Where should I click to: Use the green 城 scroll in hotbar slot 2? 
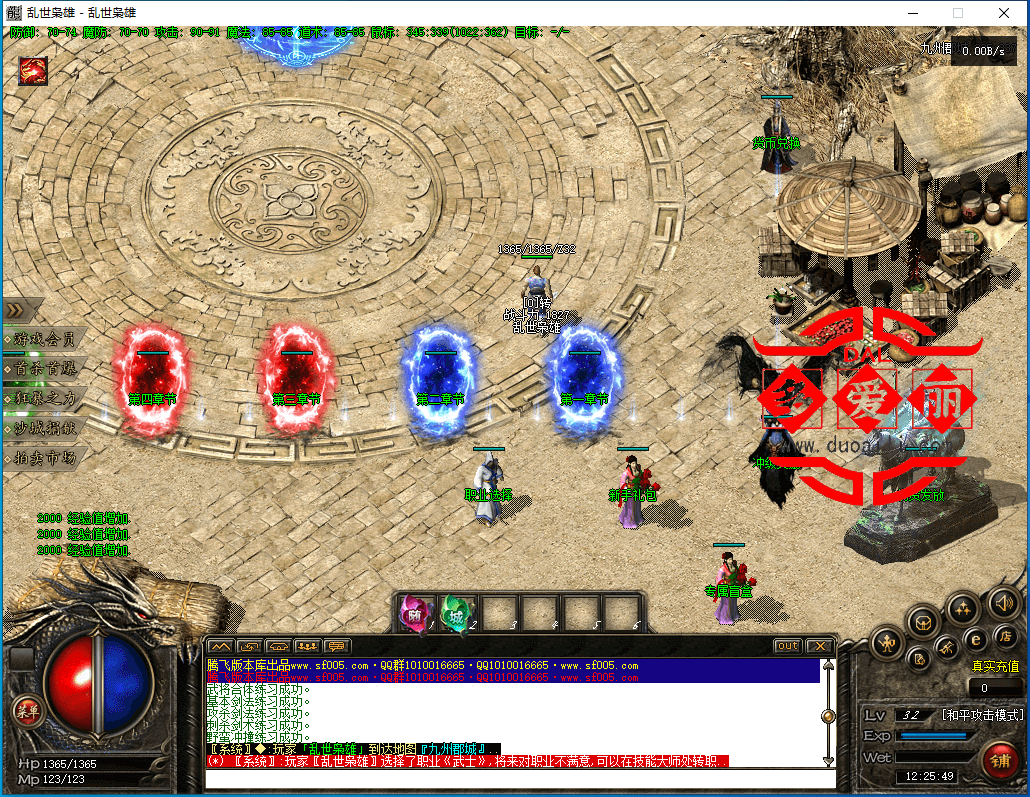coord(455,612)
